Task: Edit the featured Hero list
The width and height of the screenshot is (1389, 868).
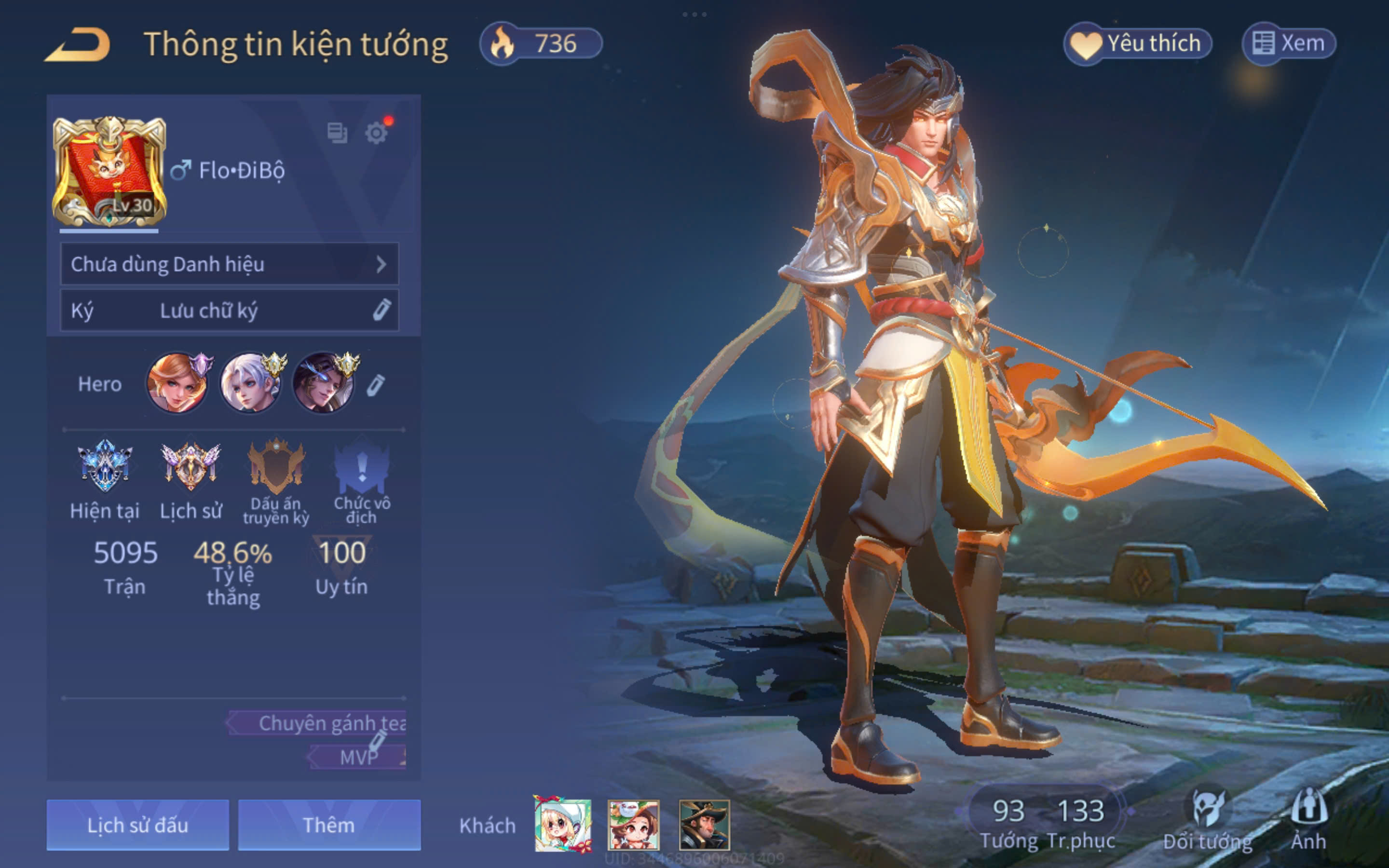Action: point(375,385)
